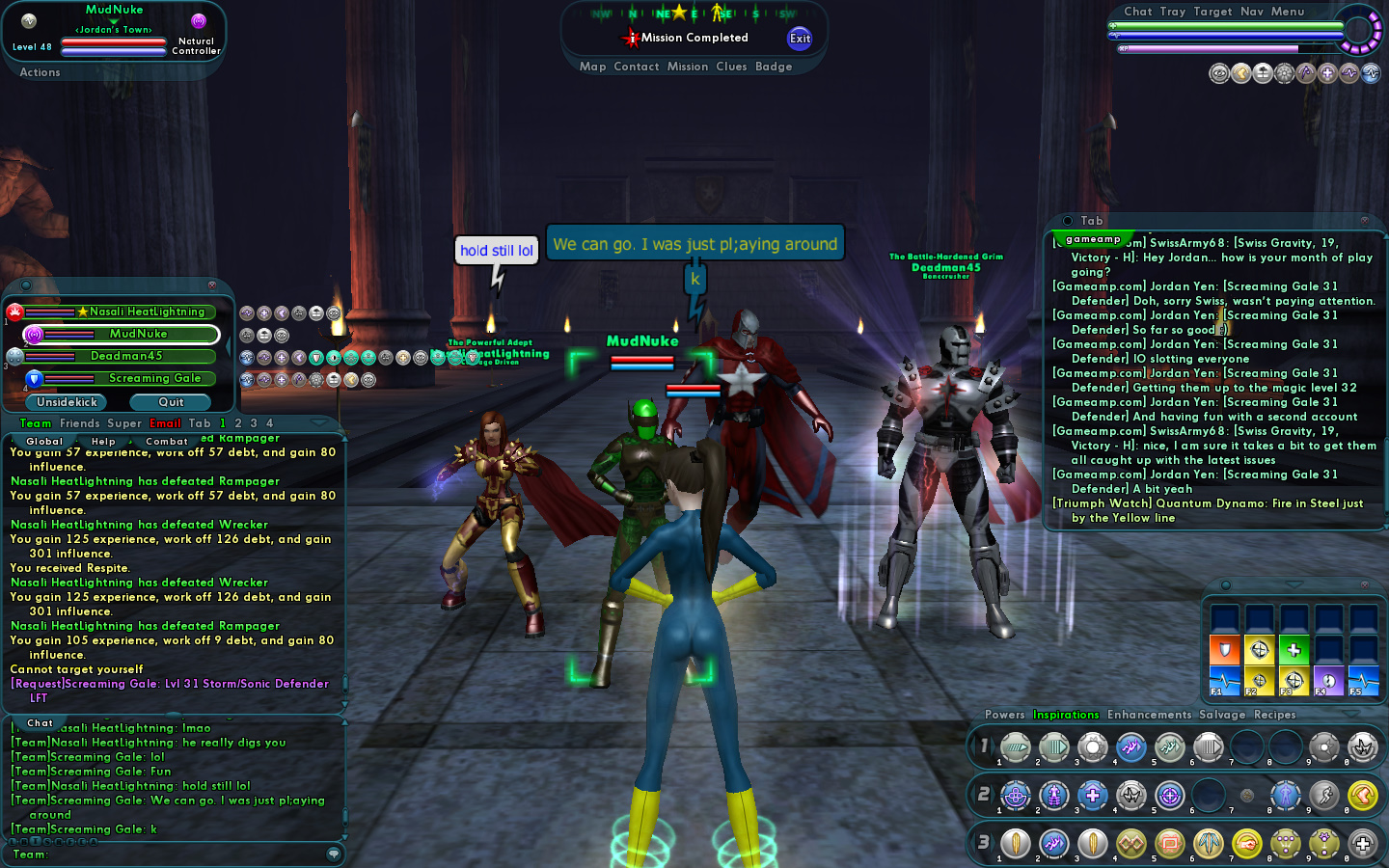1389x868 pixels.
Task: Open the Recipes window
Action: pyautogui.click(x=1274, y=715)
